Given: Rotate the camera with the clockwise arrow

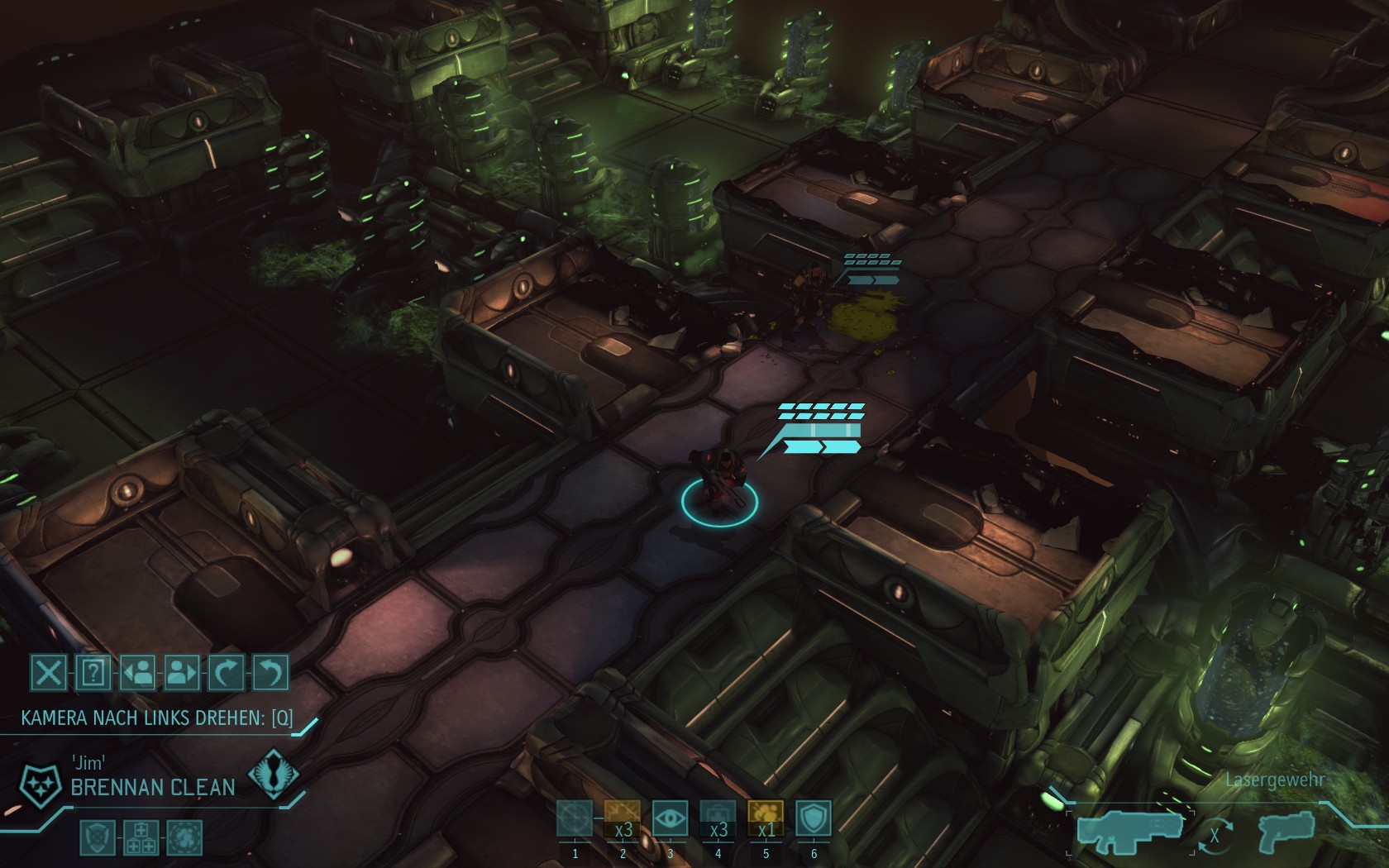Looking at the screenshot, I should (226, 673).
